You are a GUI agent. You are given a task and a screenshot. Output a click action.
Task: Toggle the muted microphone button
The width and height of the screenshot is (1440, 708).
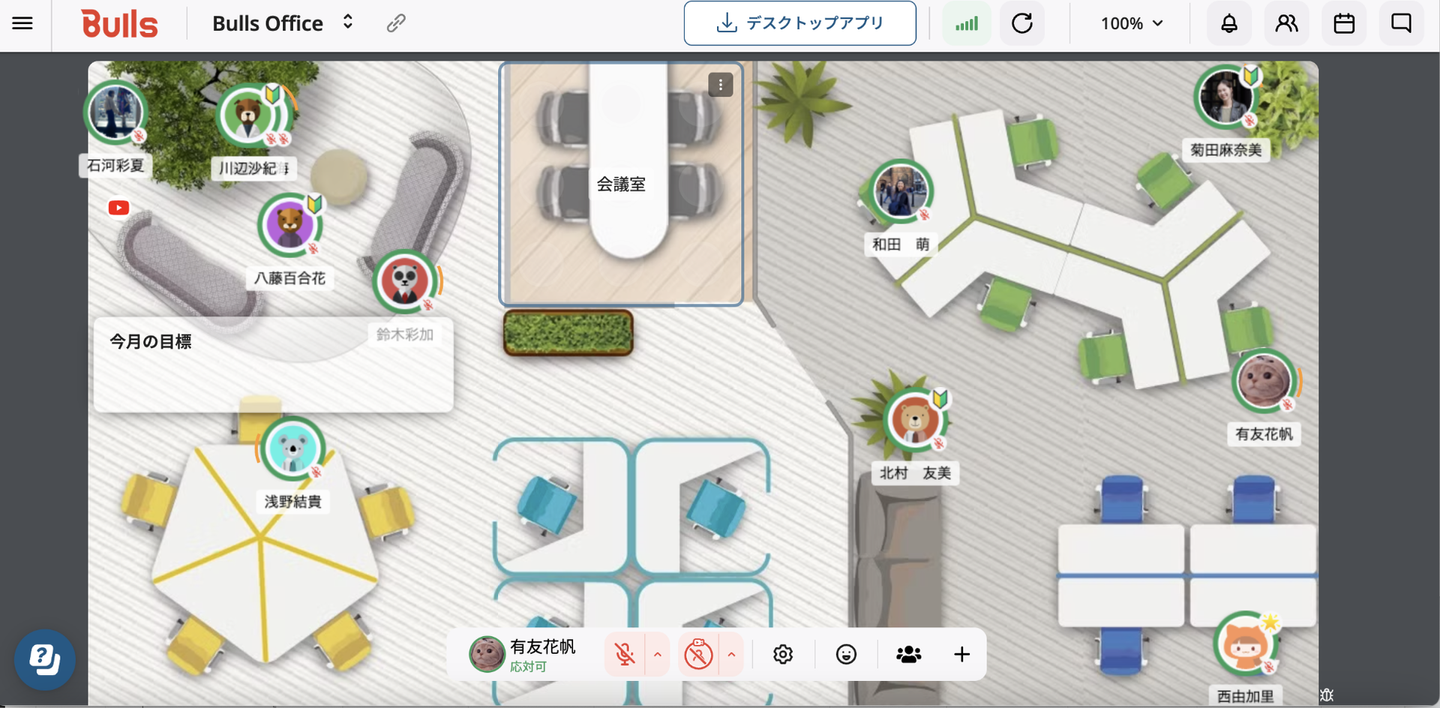click(x=625, y=655)
